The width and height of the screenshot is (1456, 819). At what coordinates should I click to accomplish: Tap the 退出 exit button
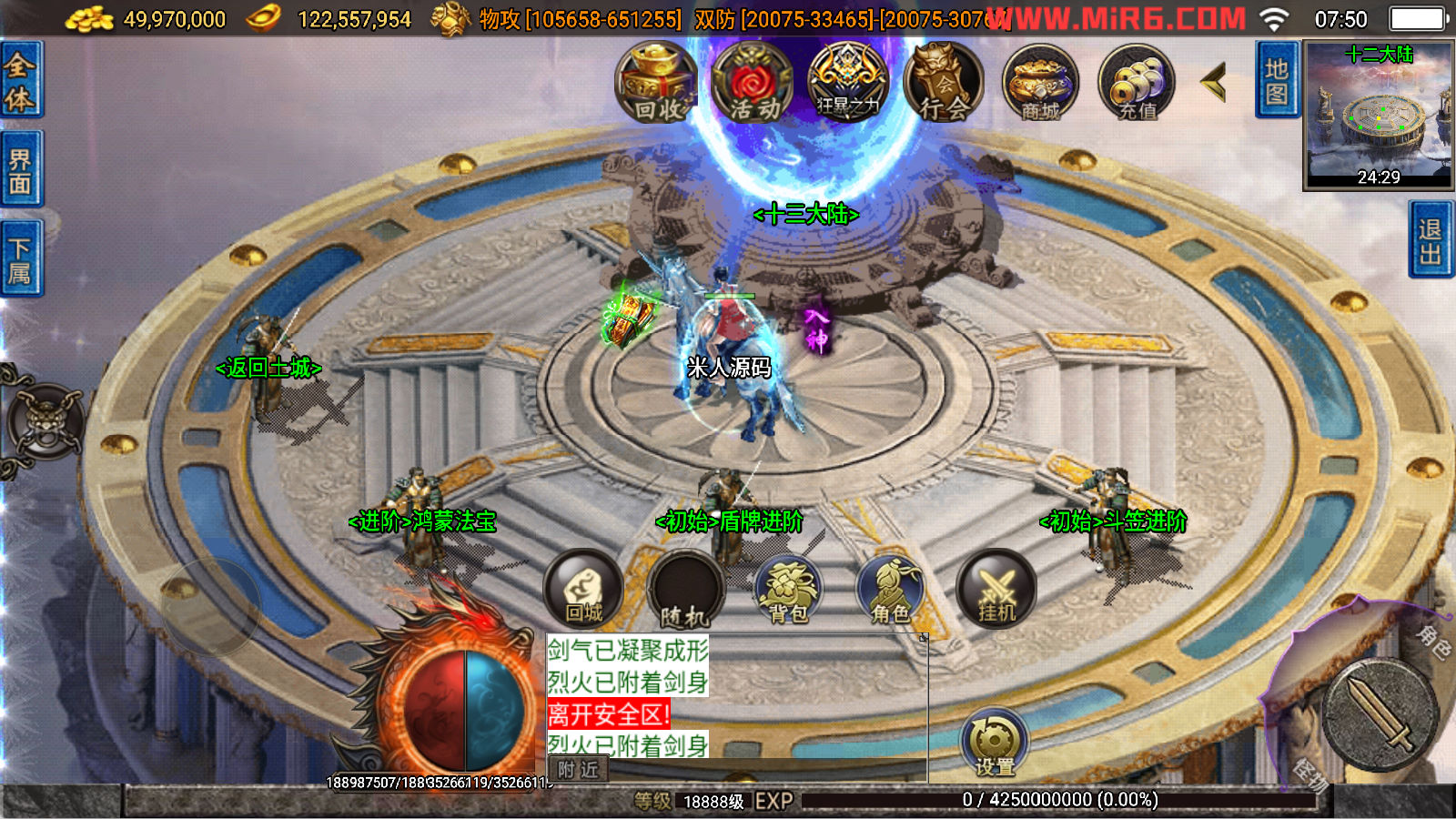pyautogui.click(x=1431, y=240)
